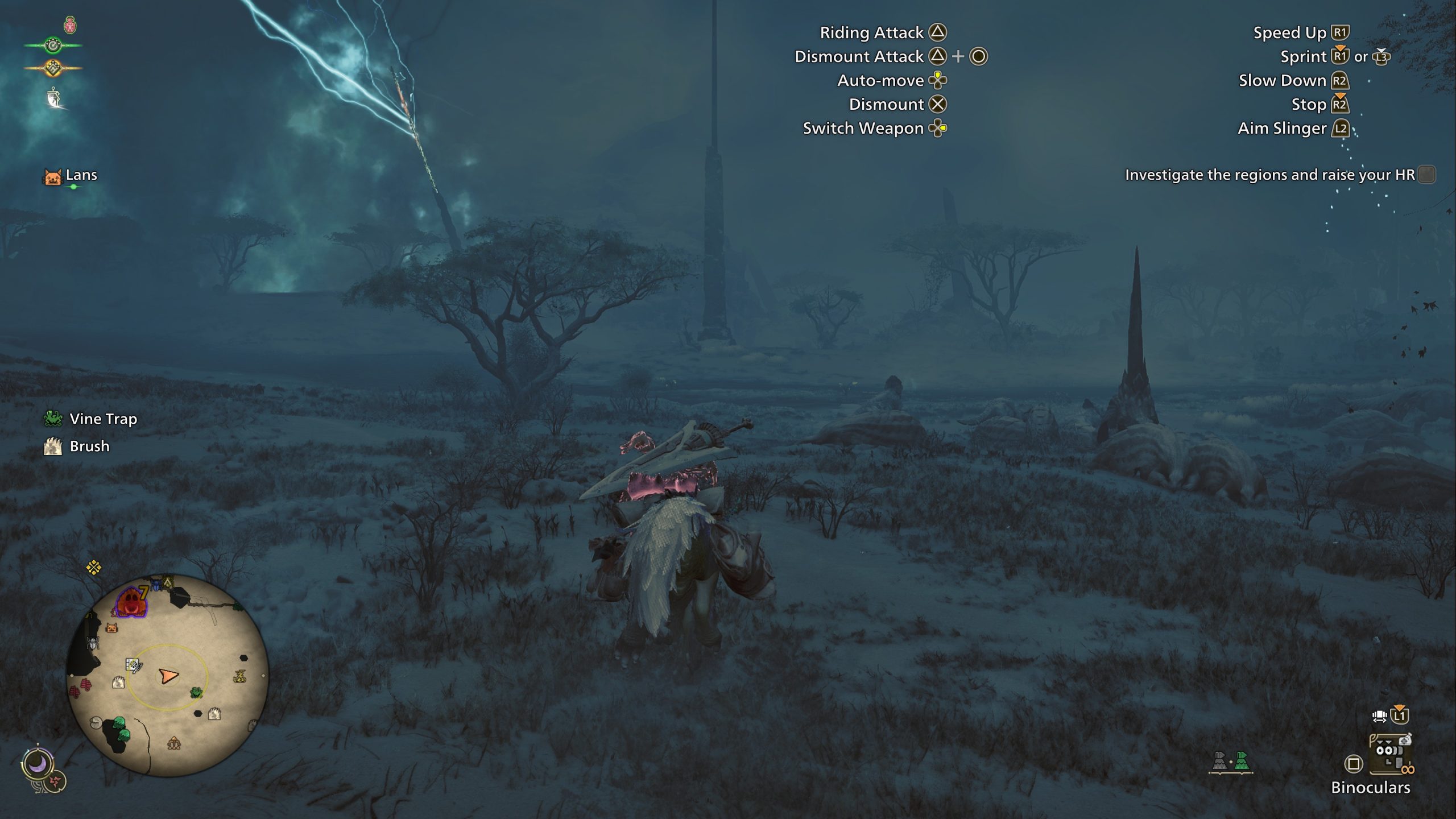
Task: Click the orange Palico marker on minimap
Action: point(112,628)
